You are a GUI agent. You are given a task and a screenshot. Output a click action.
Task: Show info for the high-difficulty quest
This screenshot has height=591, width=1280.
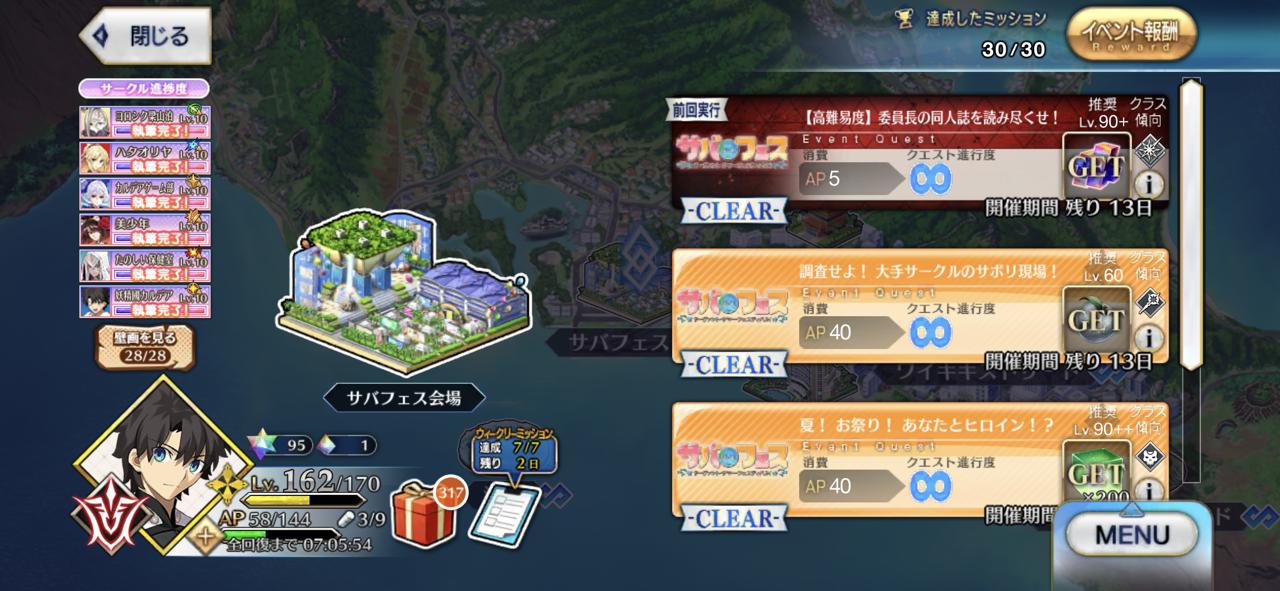(1149, 183)
